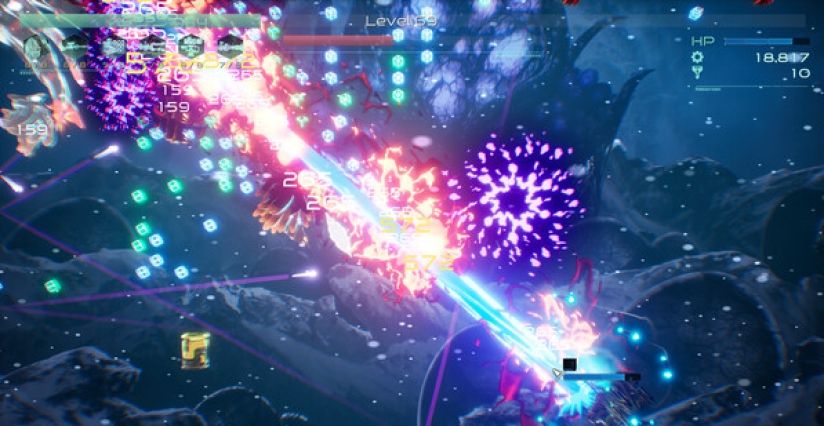824x426 pixels.
Task: Click the gear currency icon
Action: pyautogui.click(x=698, y=59)
